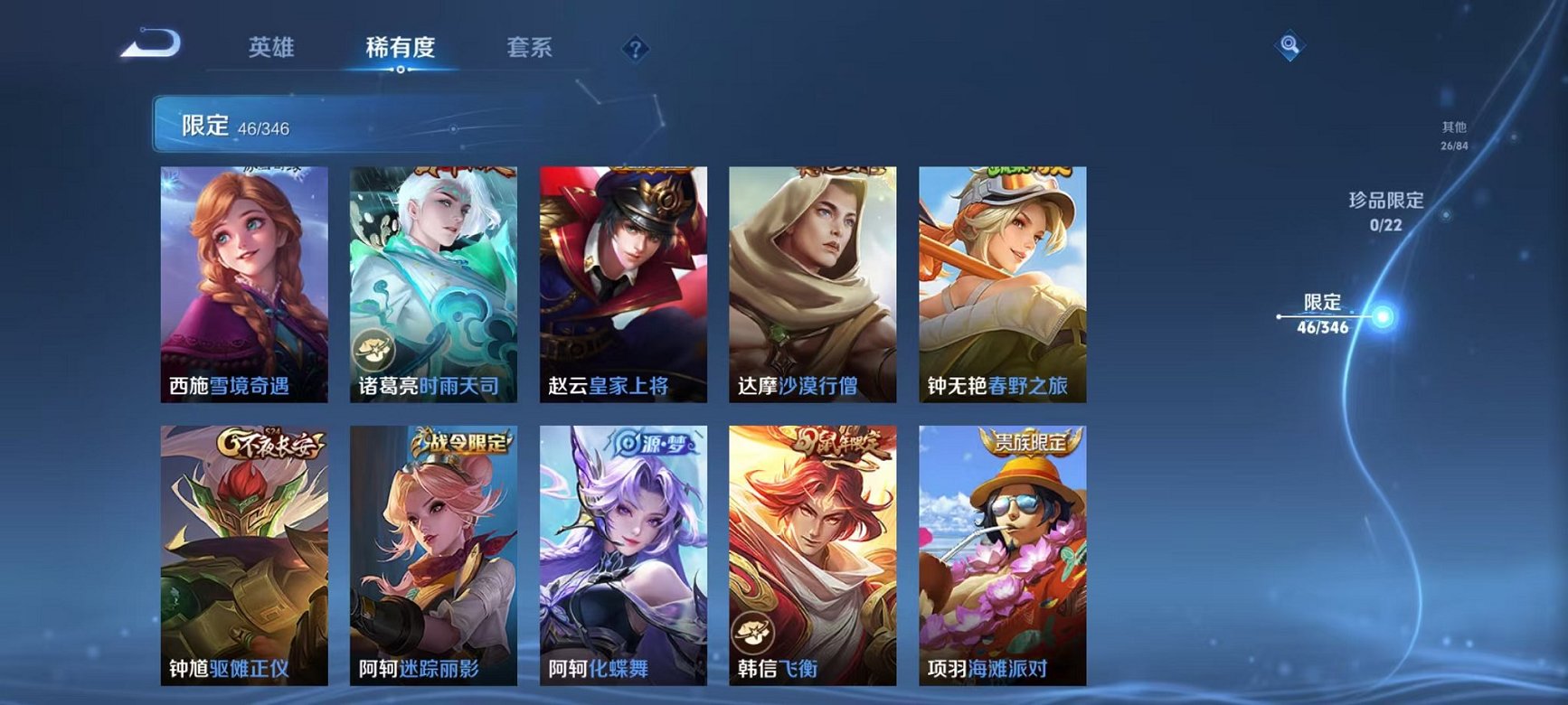Jump to the 其他 26/84 category on the right
The image size is (1568, 705).
pos(1454,134)
